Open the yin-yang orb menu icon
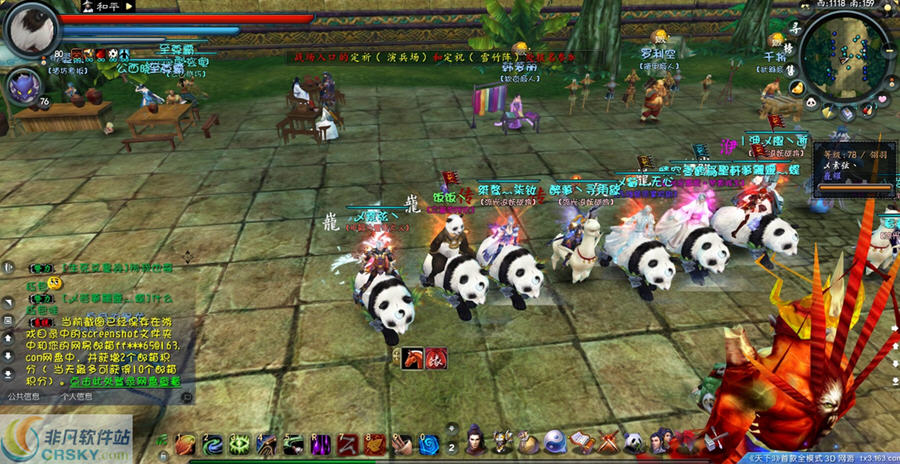Image resolution: width=900 pixels, height=464 pixels. click(x=555, y=441)
